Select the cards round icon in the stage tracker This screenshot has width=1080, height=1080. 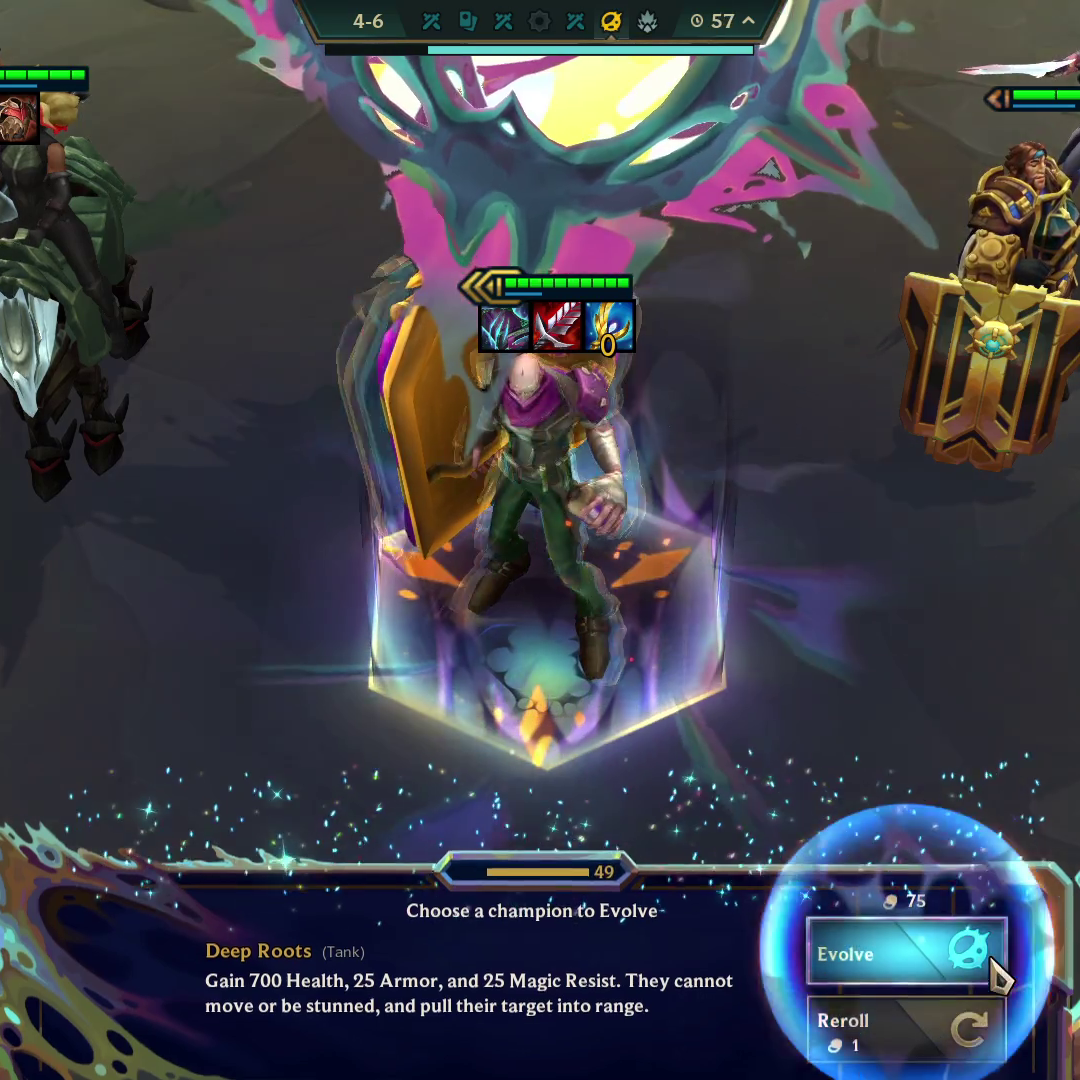[467, 22]
